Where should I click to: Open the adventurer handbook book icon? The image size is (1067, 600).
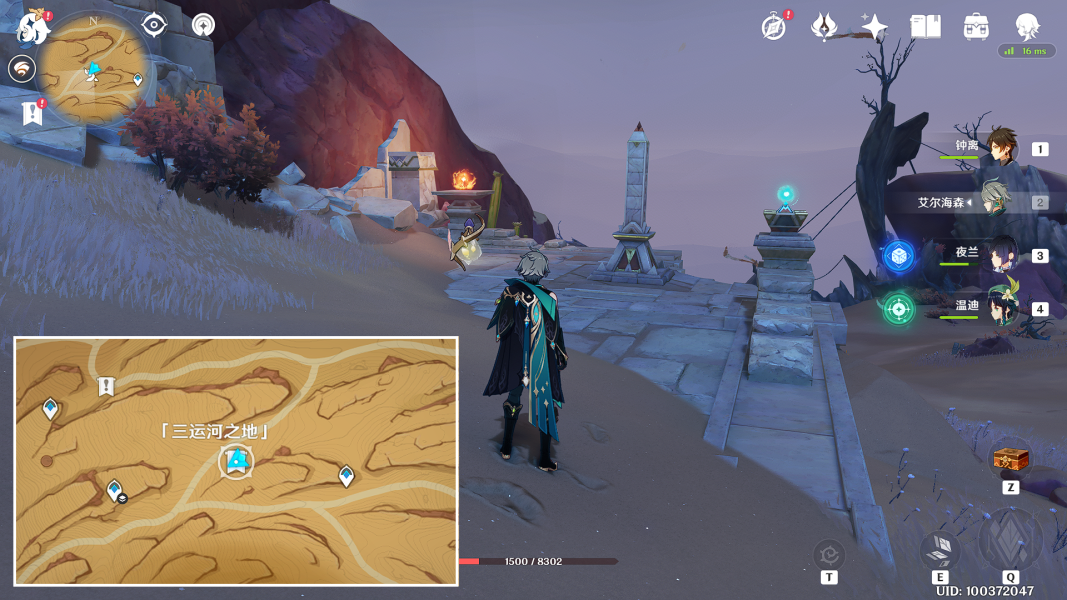point(925,27)
